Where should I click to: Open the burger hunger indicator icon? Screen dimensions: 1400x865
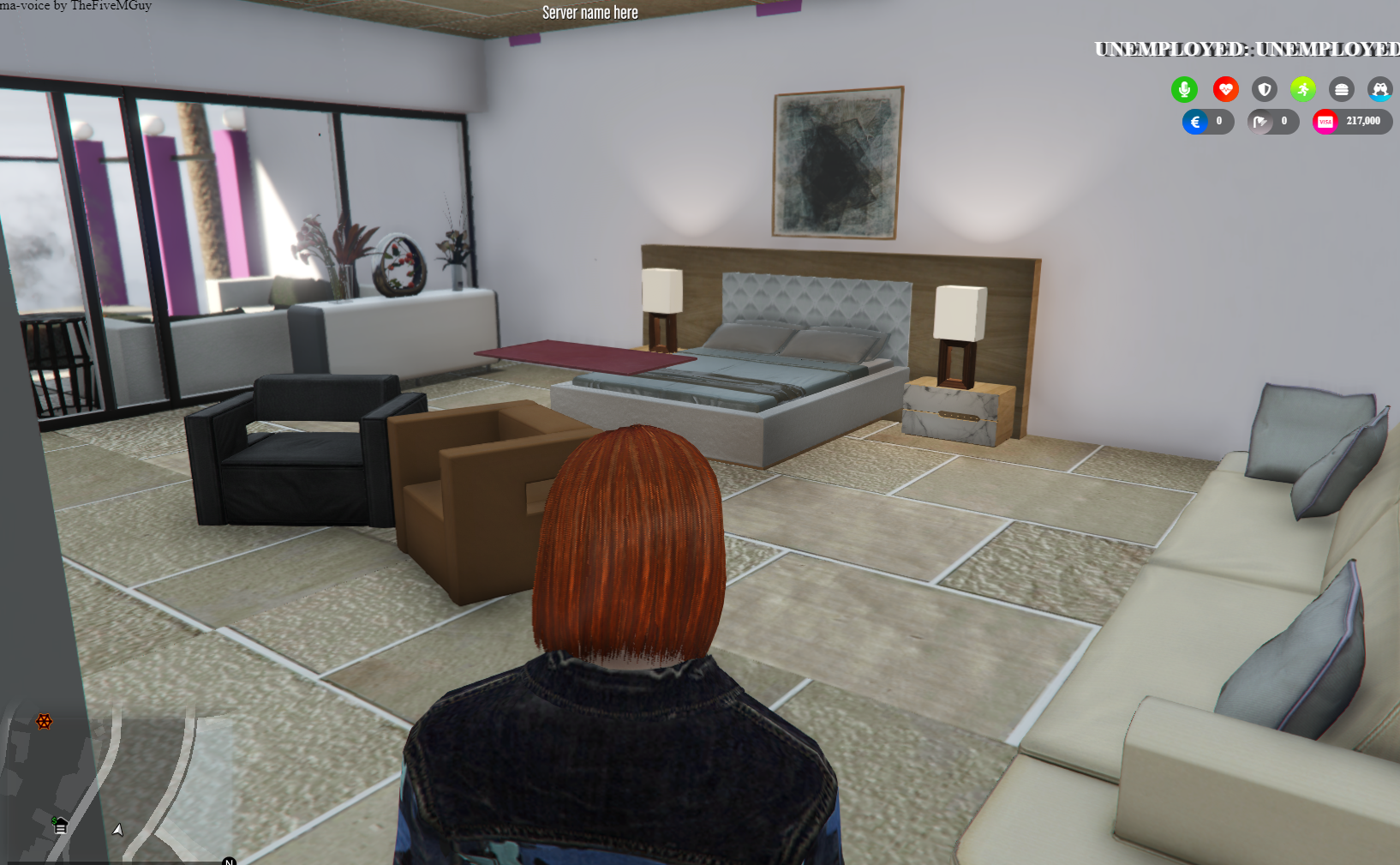click(x=1341, y=89)
